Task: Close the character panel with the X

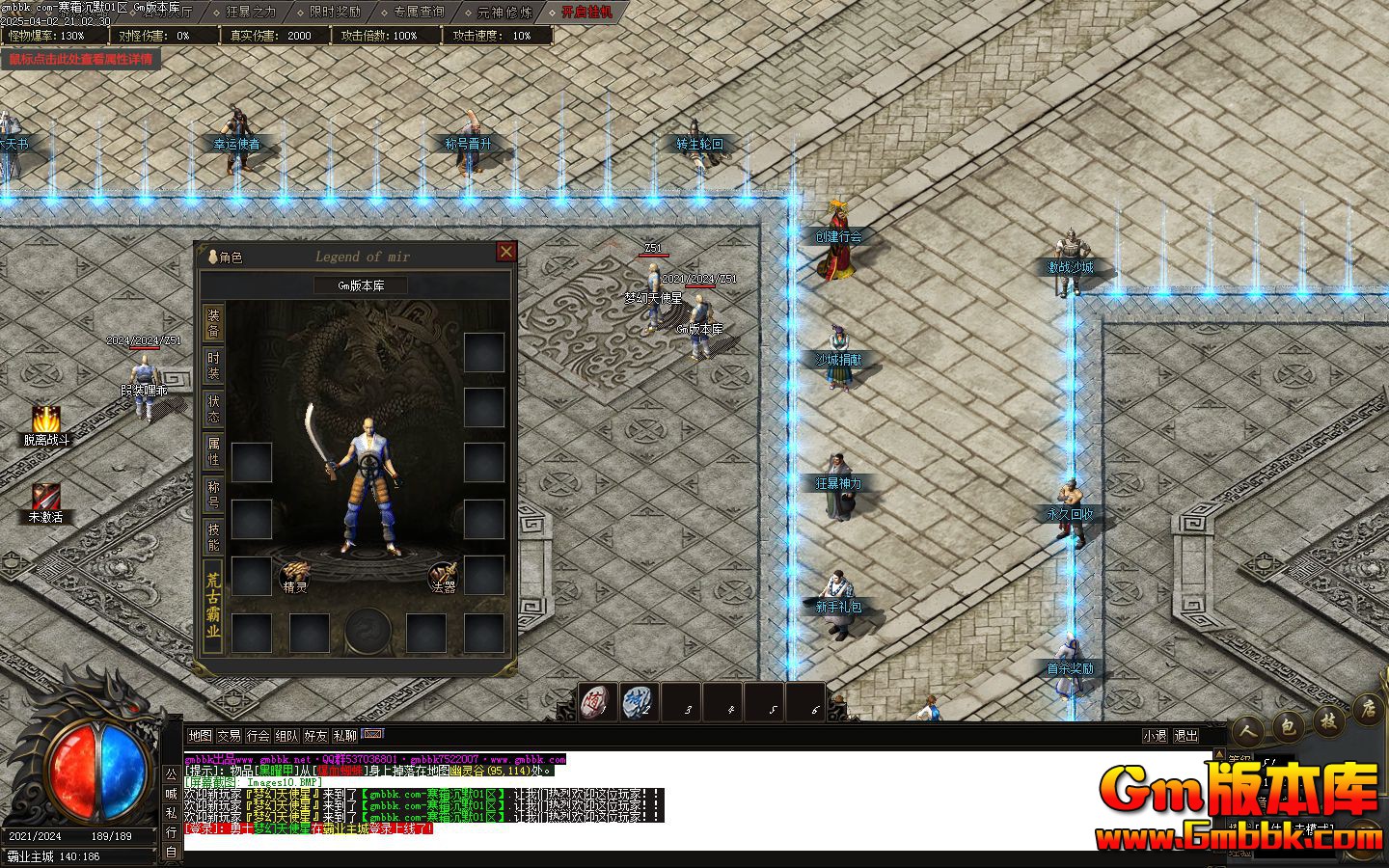Action: (505, 252)
